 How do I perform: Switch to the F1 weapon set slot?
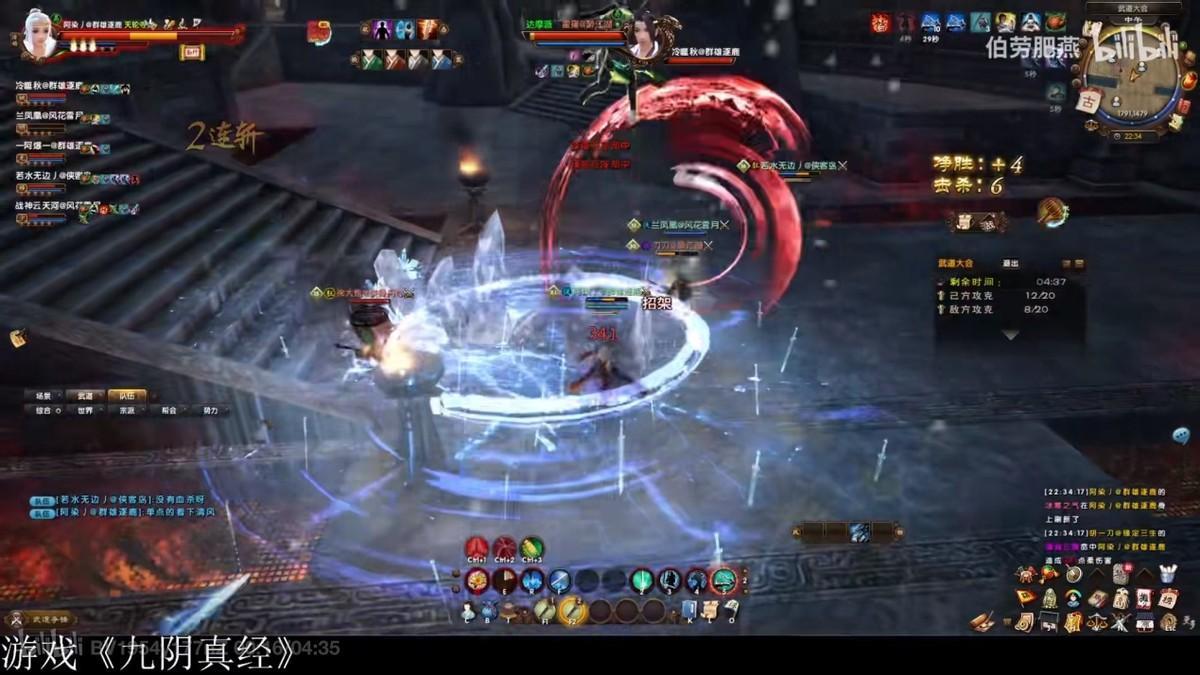[x=545, y=609]
